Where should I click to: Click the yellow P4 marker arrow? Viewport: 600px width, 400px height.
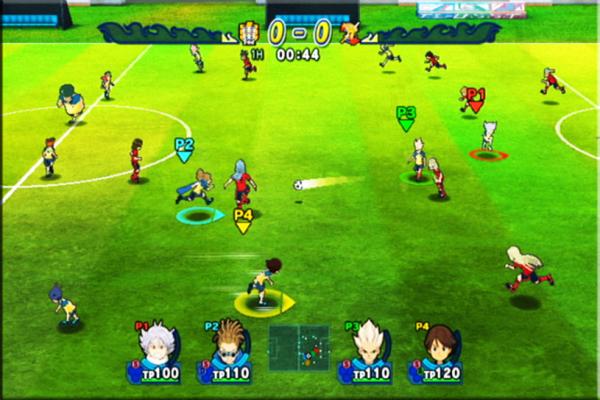point(243,221)
